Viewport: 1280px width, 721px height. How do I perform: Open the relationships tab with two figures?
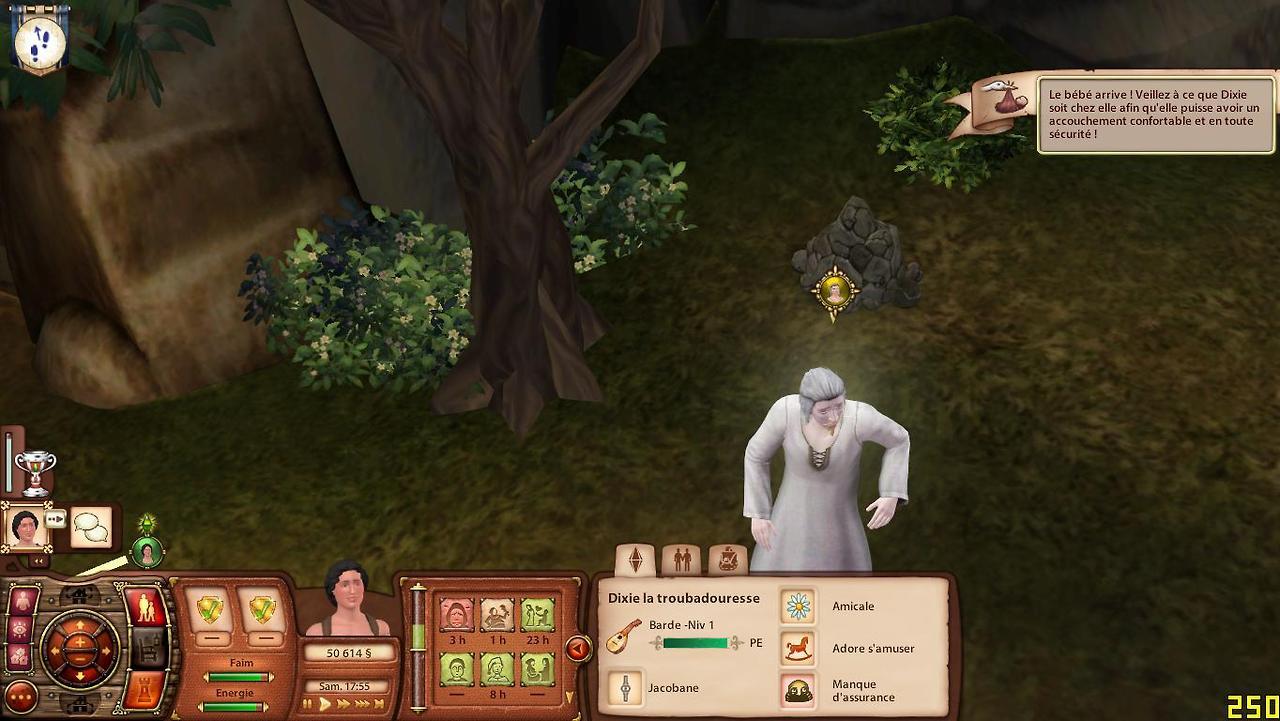coord(682,559)
